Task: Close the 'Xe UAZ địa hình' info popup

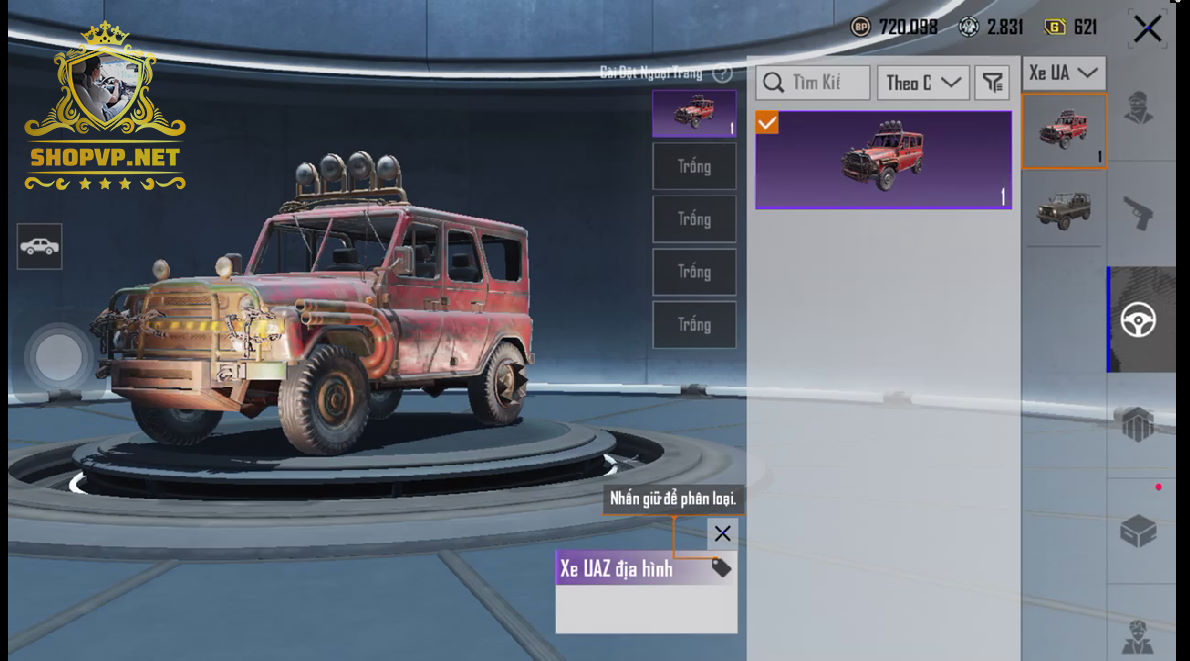Action: [722, 534]
